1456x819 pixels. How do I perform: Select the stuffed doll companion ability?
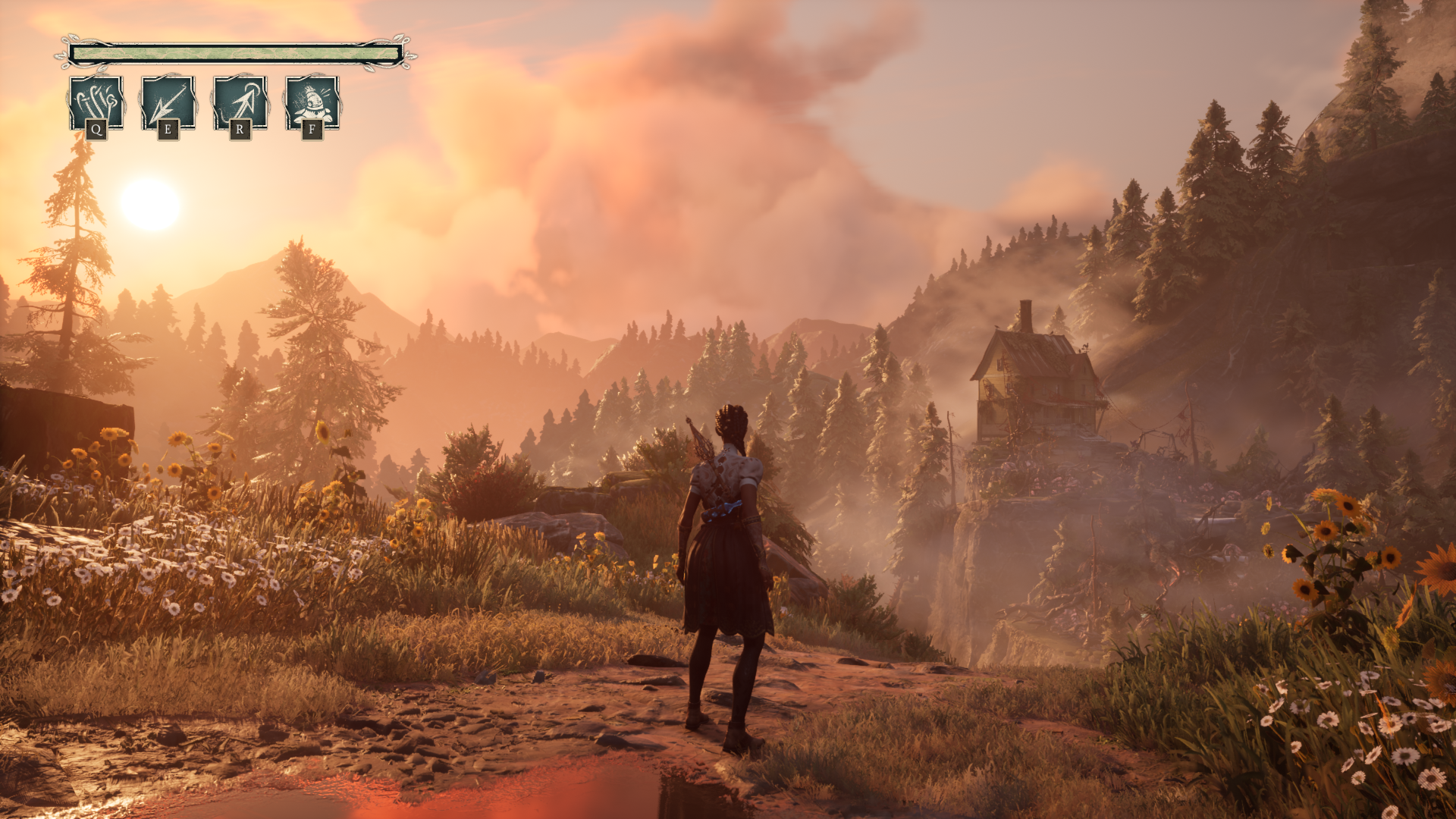pos(312,103)
